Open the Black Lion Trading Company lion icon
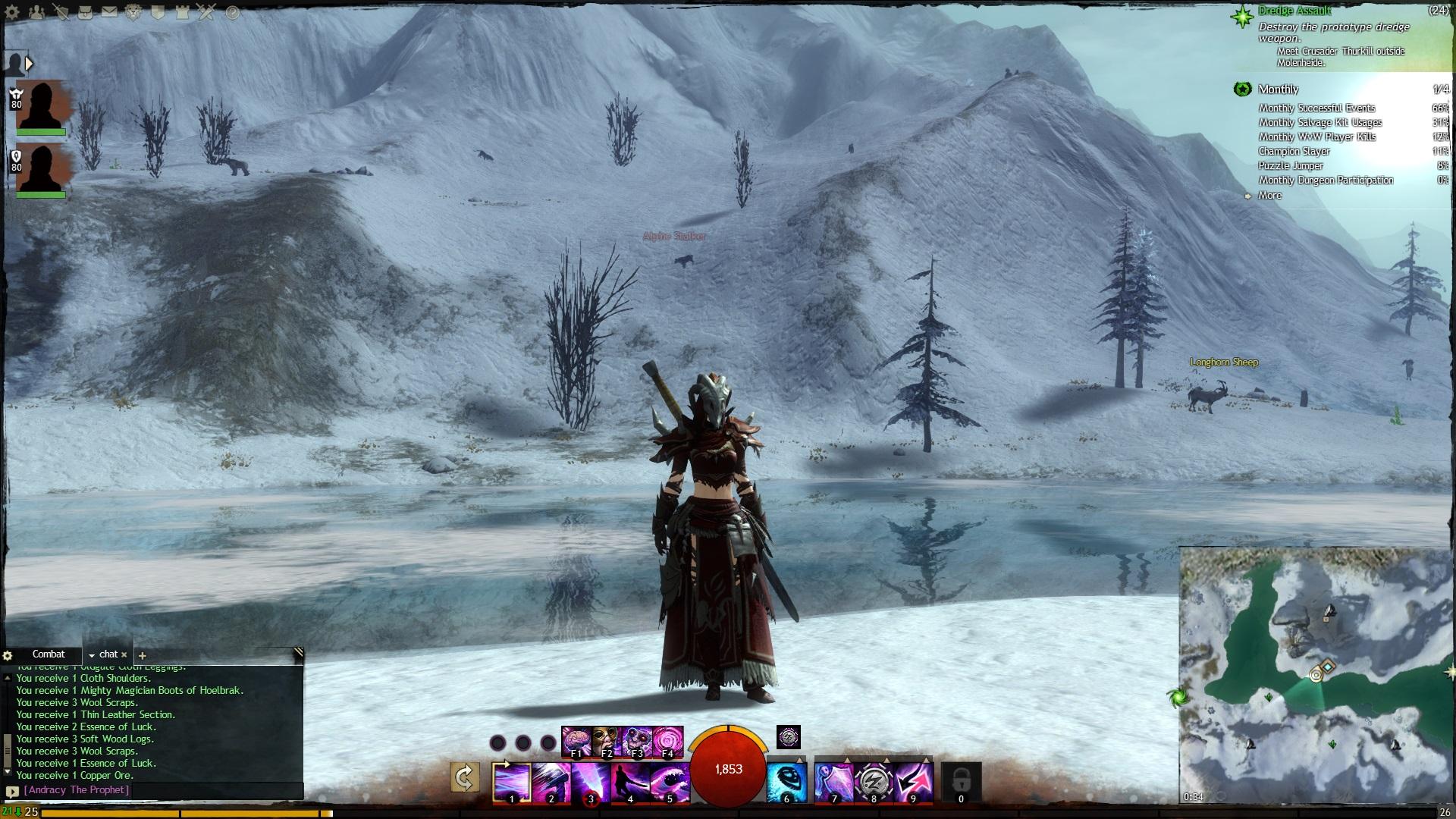Image resolution: width=1456 pixels, height=819 pixels. point(134,13)
